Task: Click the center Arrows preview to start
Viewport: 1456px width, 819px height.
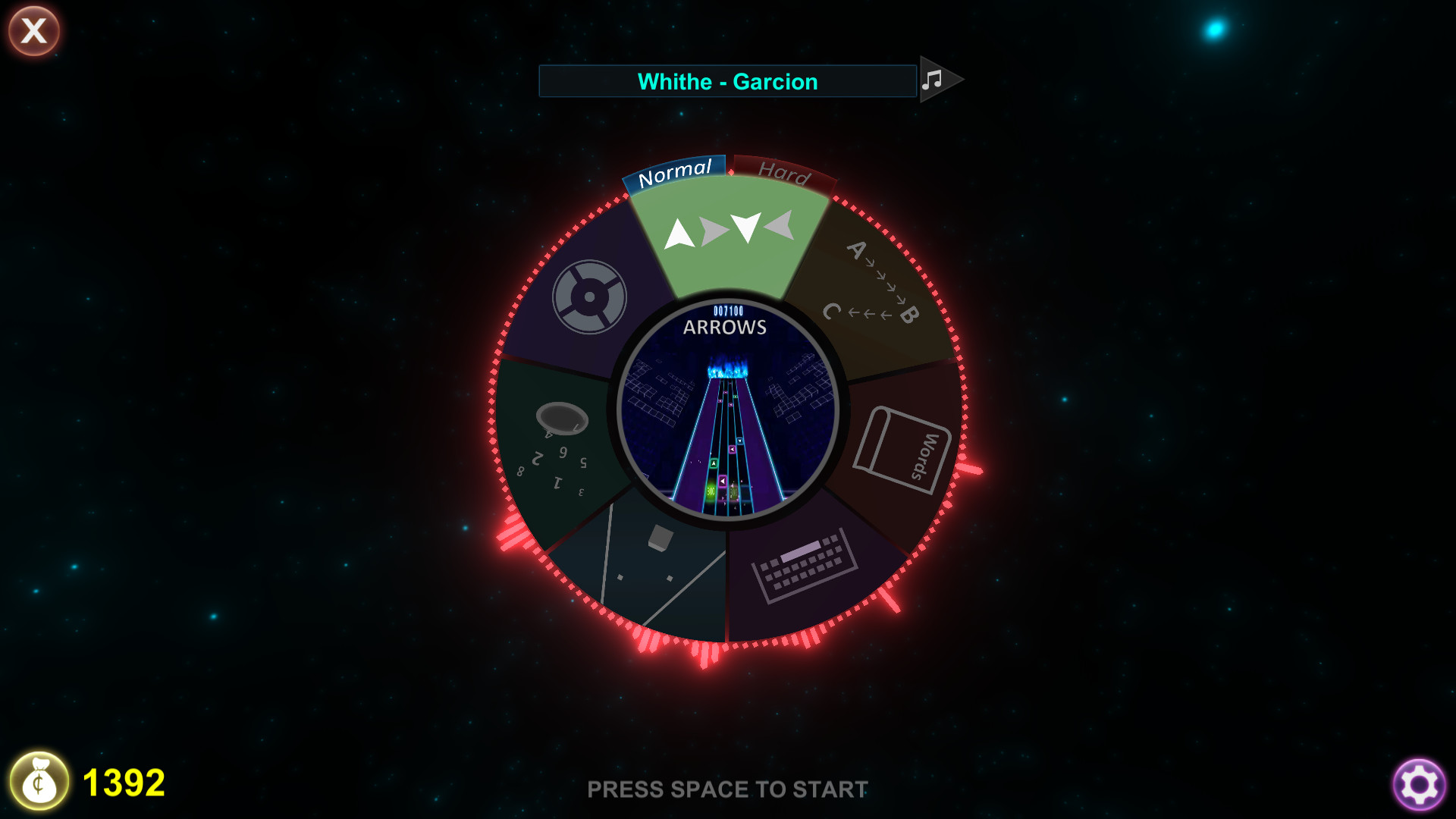Action: tap(726, 409)
